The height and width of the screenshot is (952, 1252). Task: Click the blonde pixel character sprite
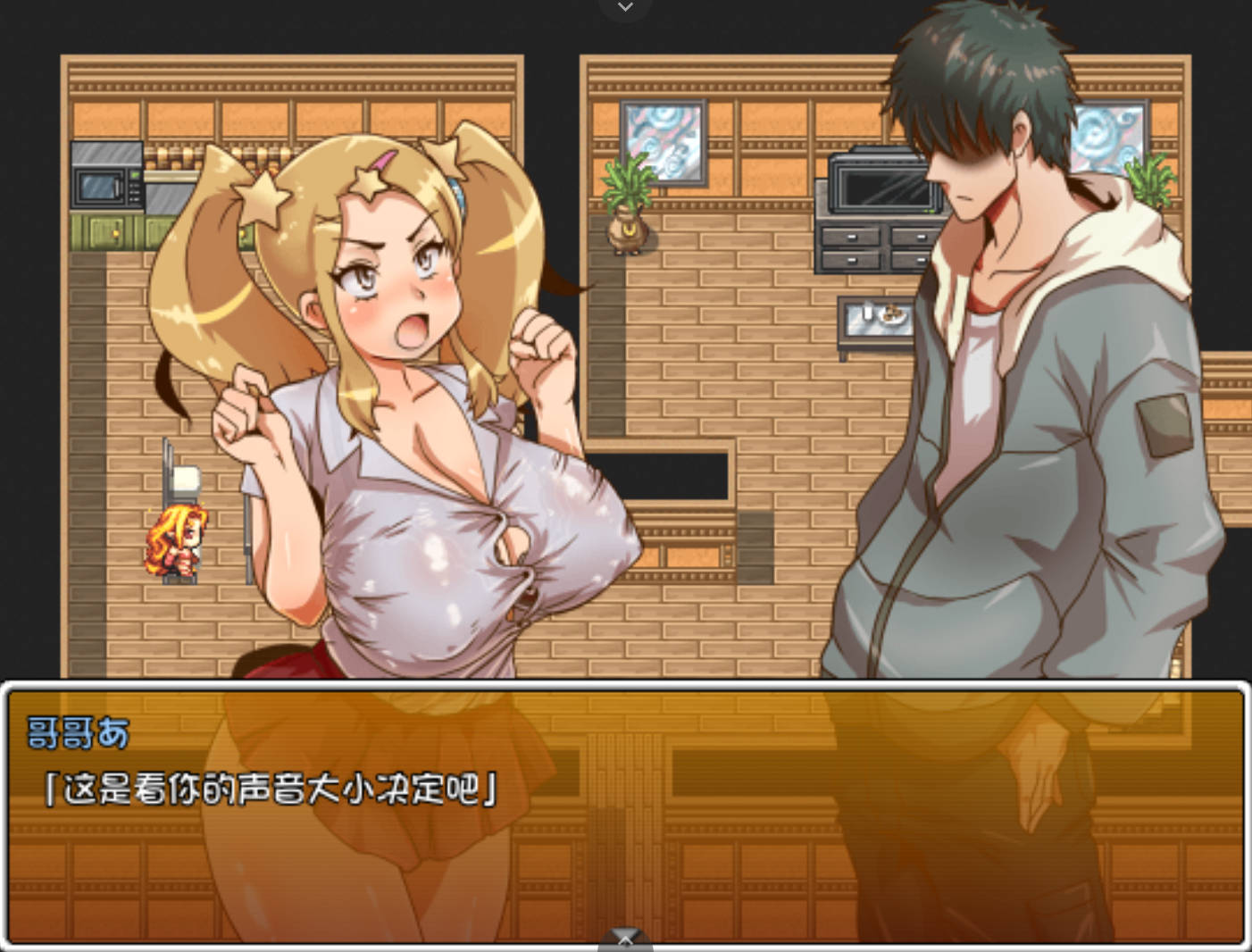coord(176,540)
